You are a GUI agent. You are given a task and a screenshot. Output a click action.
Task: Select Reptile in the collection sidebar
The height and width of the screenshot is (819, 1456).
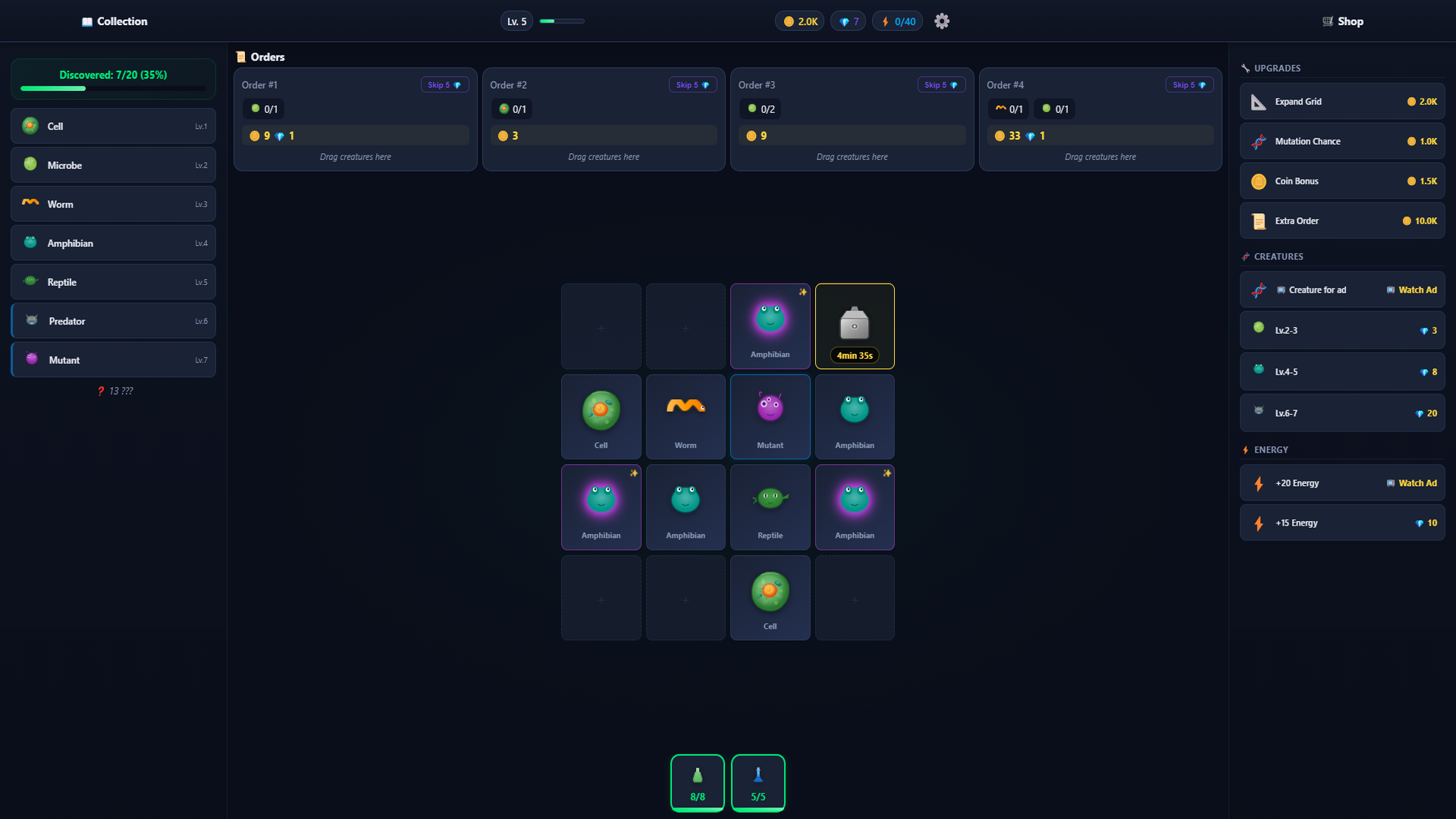point(112,281)
